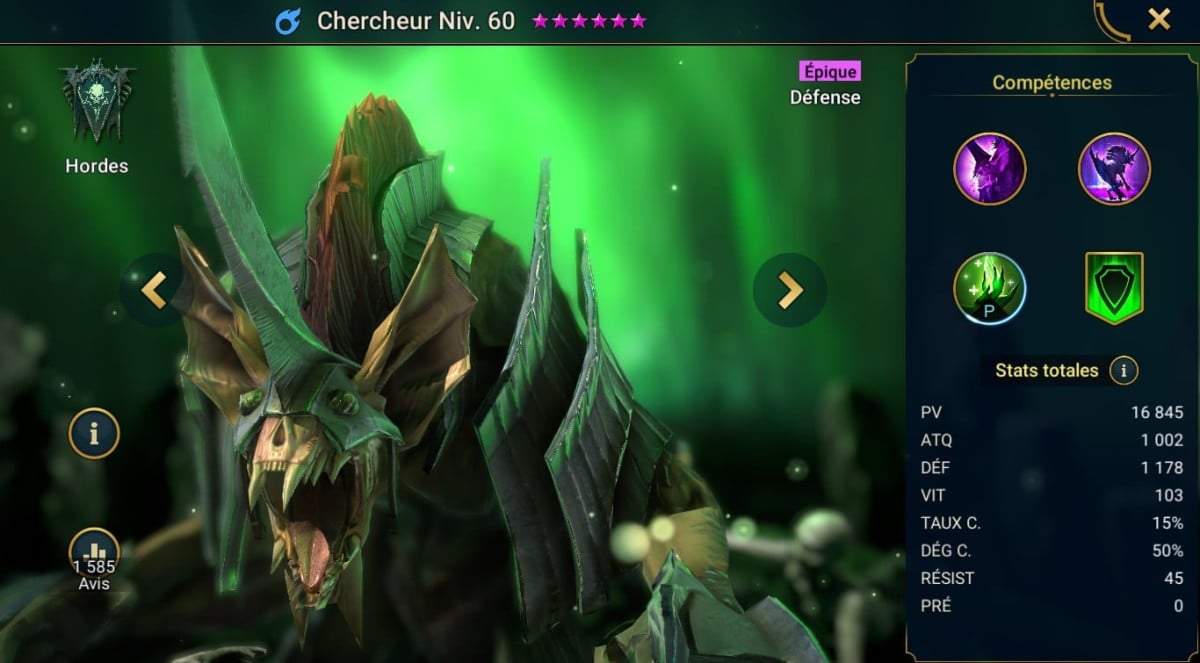Click the blue affinity icon beside Chercheur
The image size is (1200, 663).
pyautogui.click(x=288, y=21)
